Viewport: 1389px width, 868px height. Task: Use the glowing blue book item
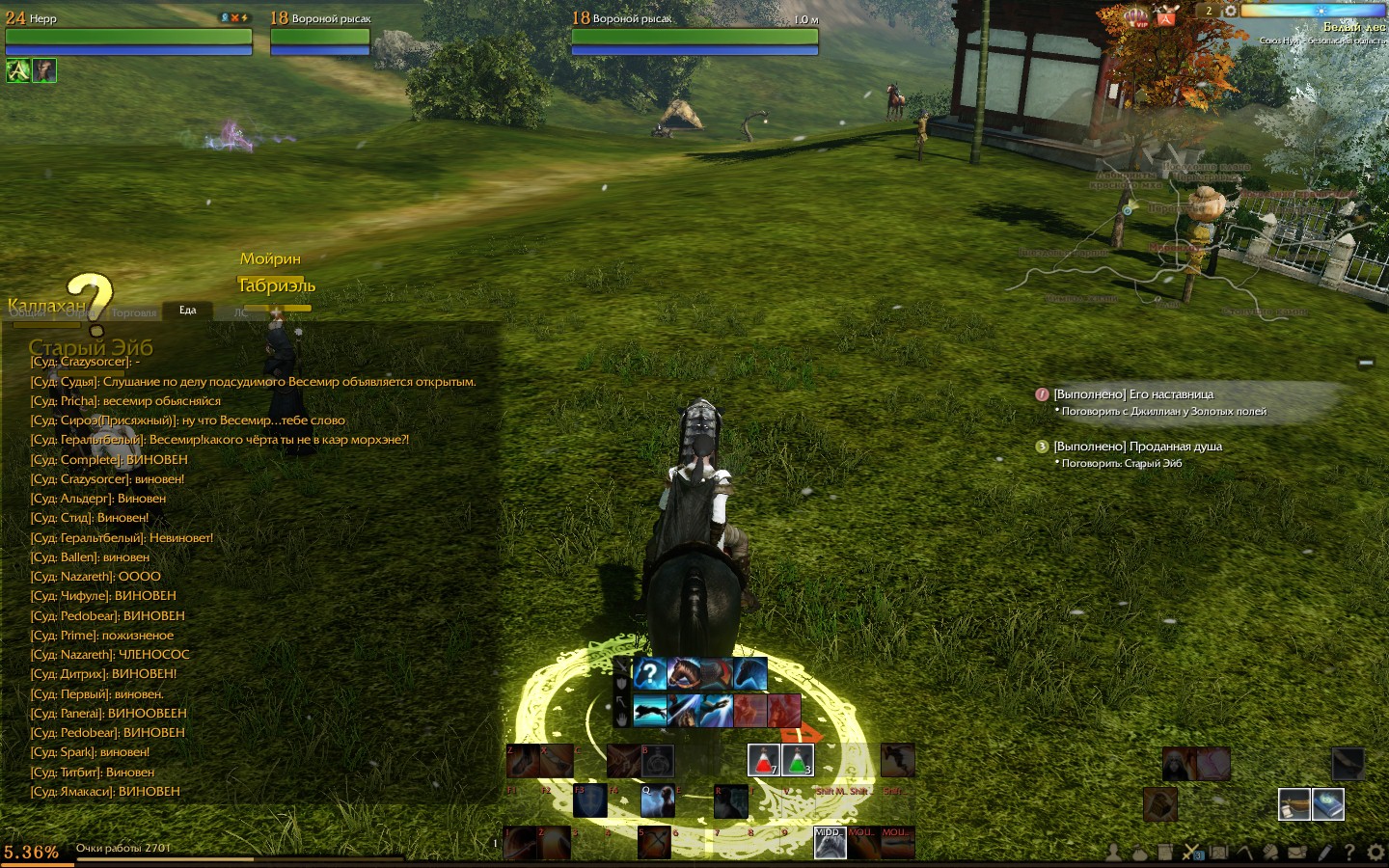1328,803
